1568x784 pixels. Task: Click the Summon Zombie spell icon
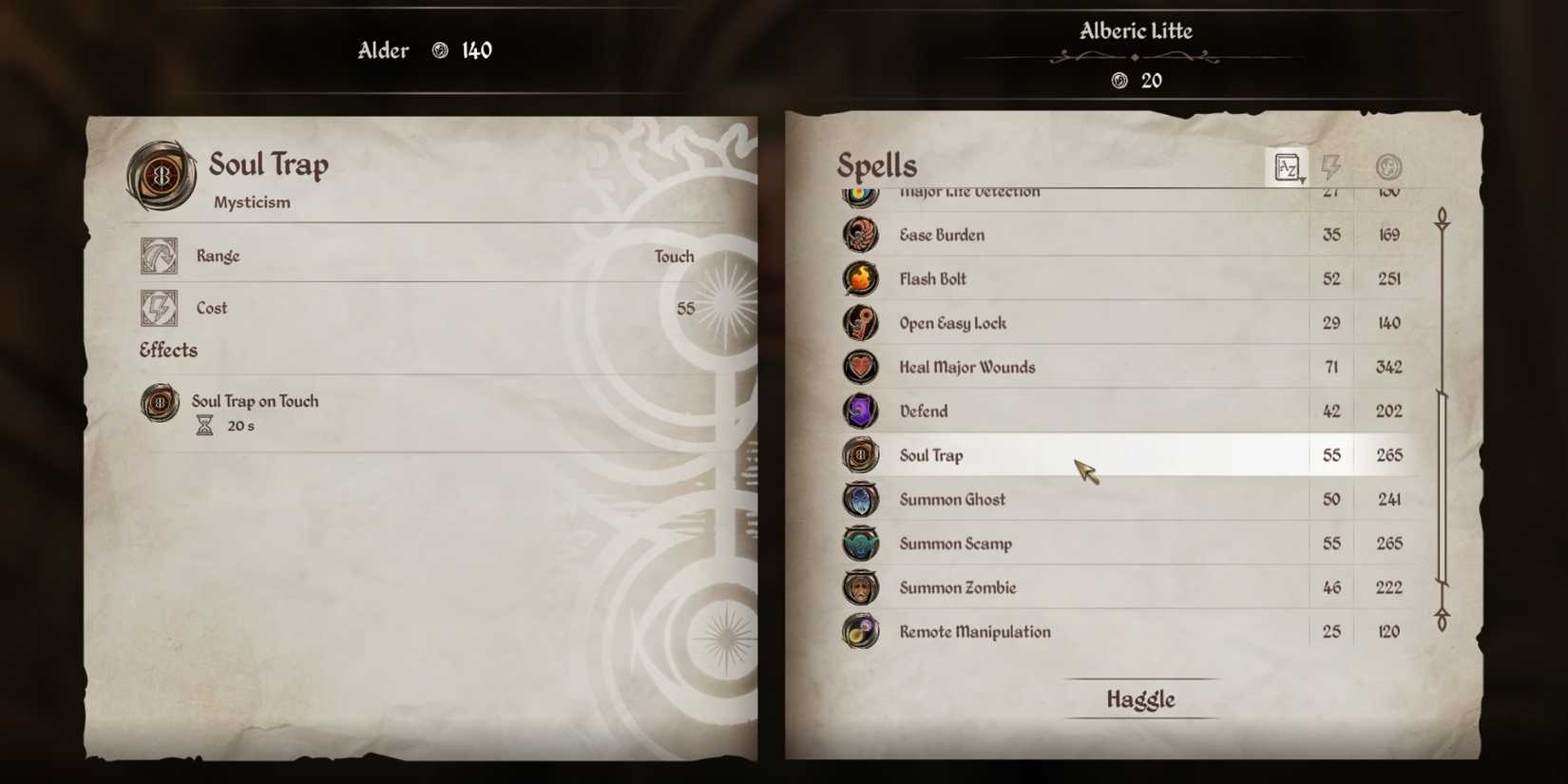pos(861,587)
